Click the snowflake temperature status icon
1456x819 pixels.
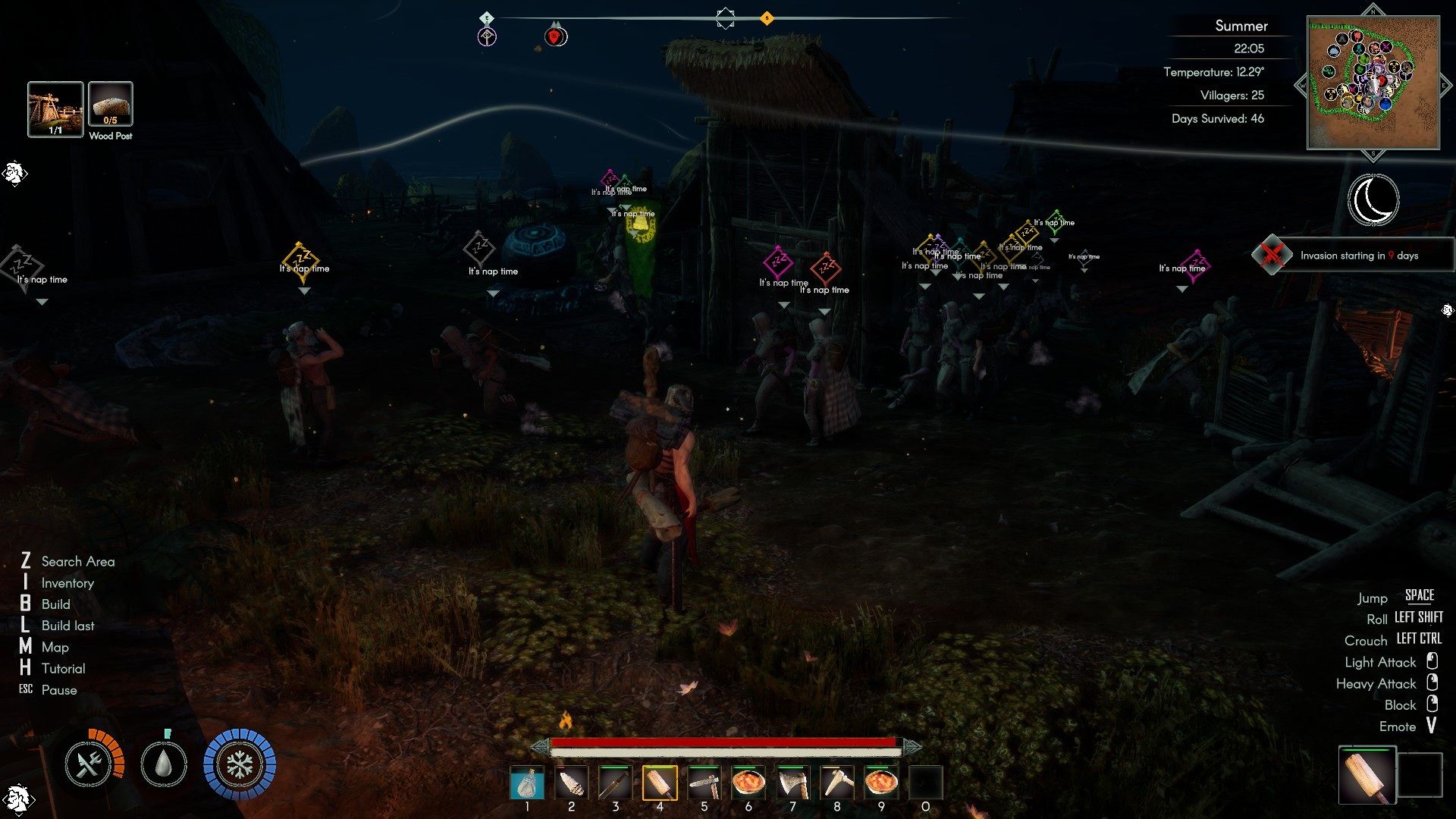coord(240,764)
